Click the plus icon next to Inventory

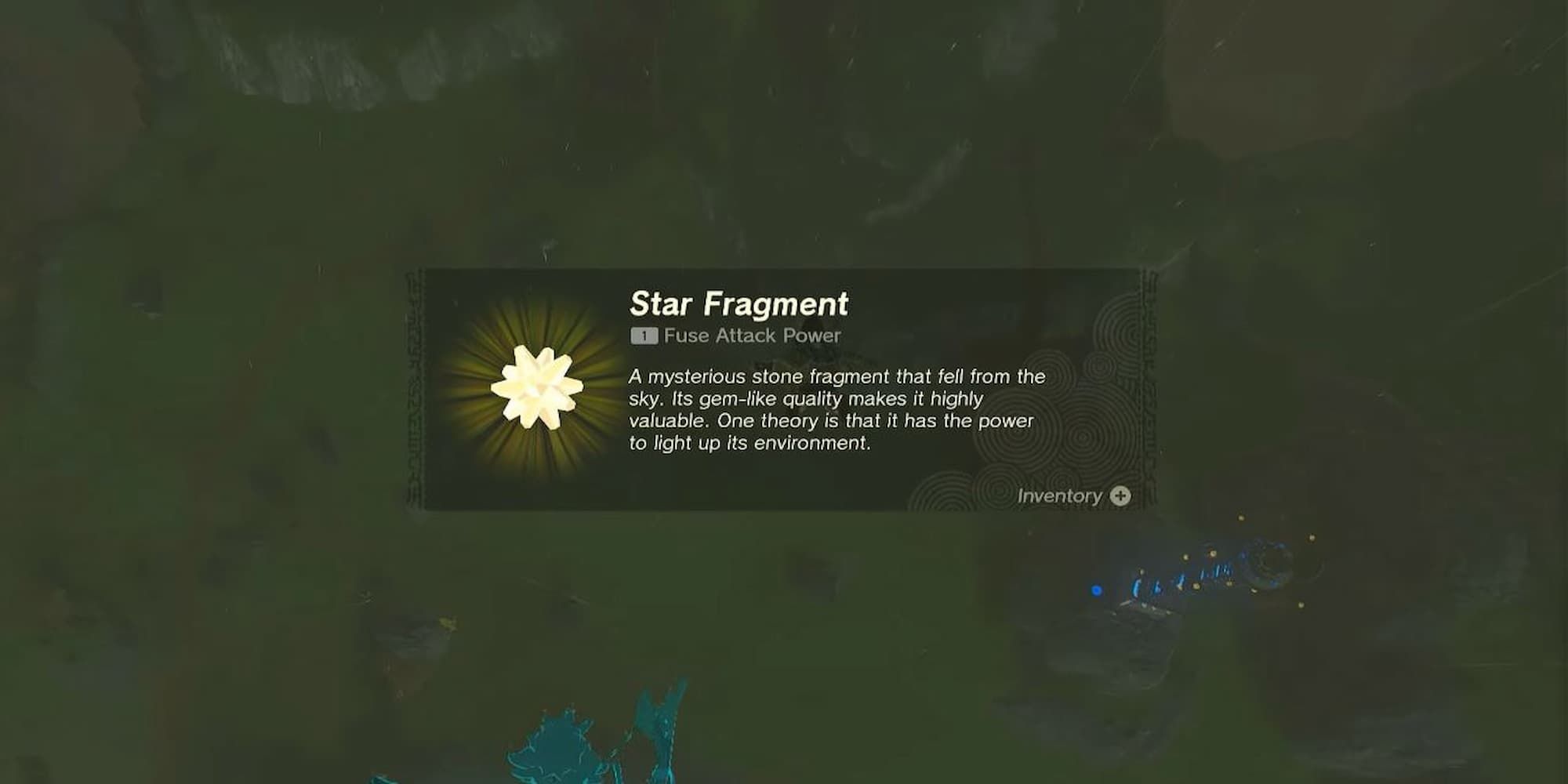(1123, 496)
